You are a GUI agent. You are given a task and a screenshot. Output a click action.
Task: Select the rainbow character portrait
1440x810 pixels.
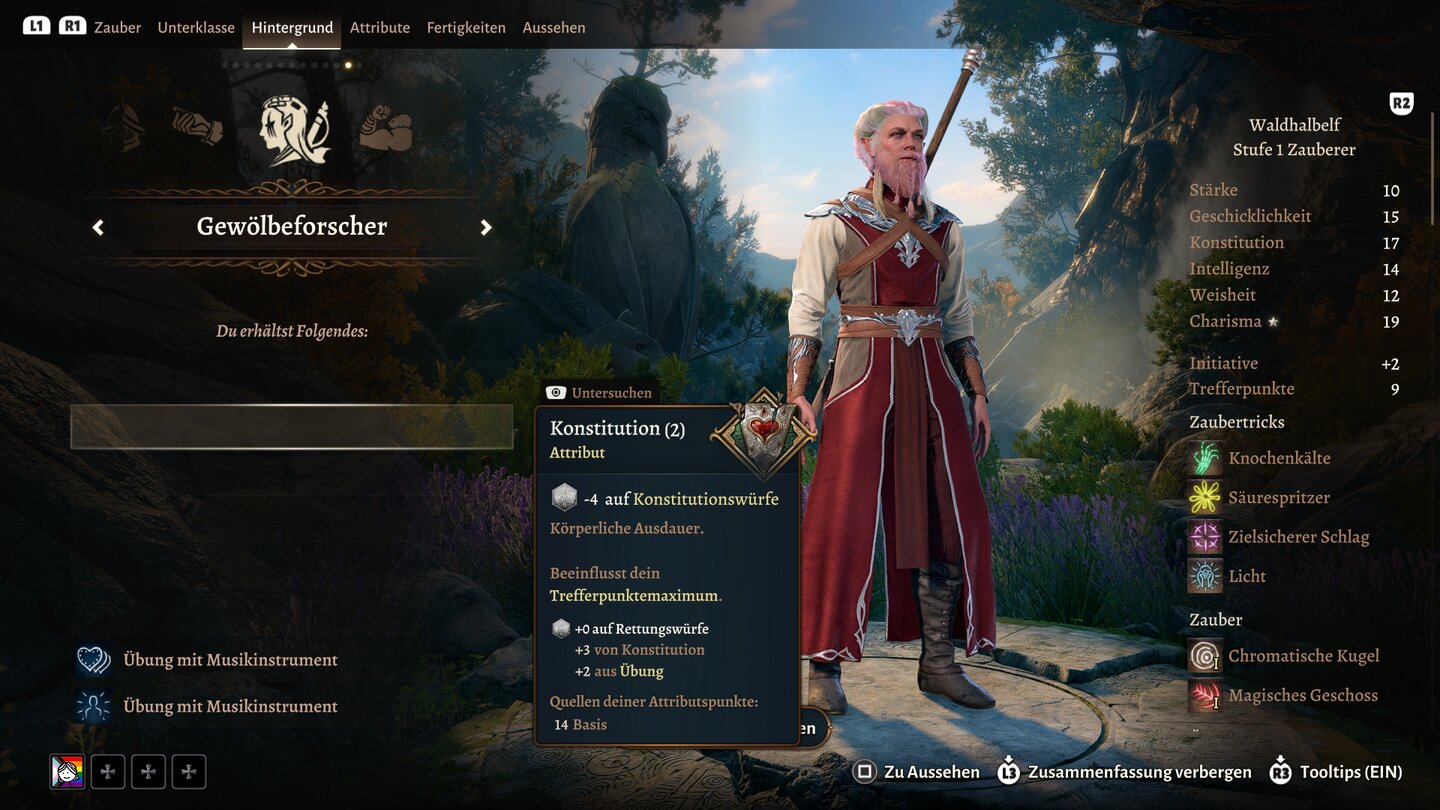tap(68, 772)
